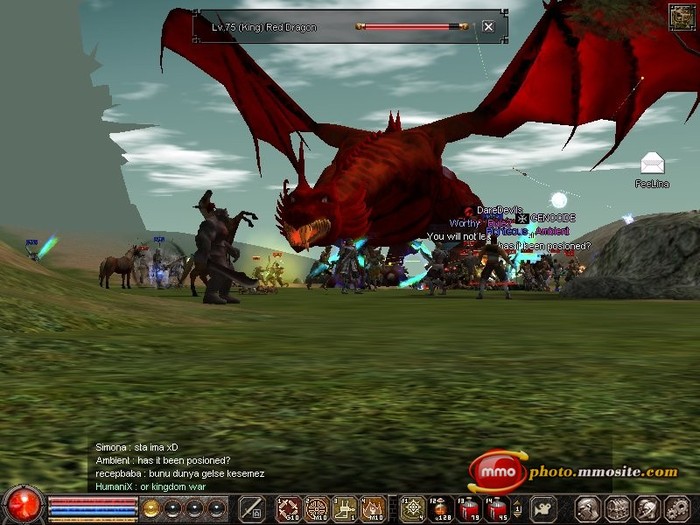700x525 pixels.
Task: Toggle the camera view button
Action: click(x=543, y=509)
